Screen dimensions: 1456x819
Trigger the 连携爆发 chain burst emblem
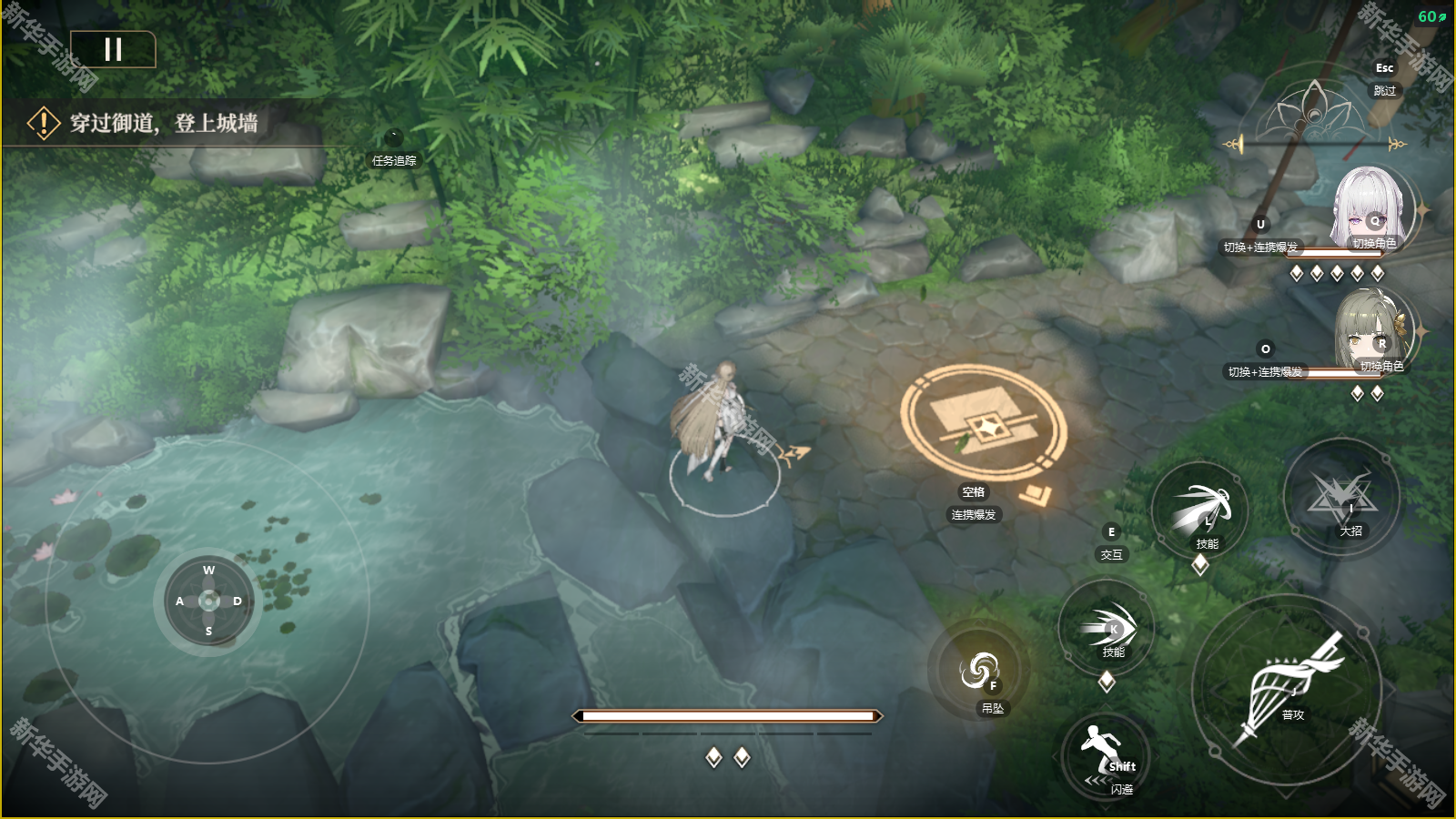983,422
